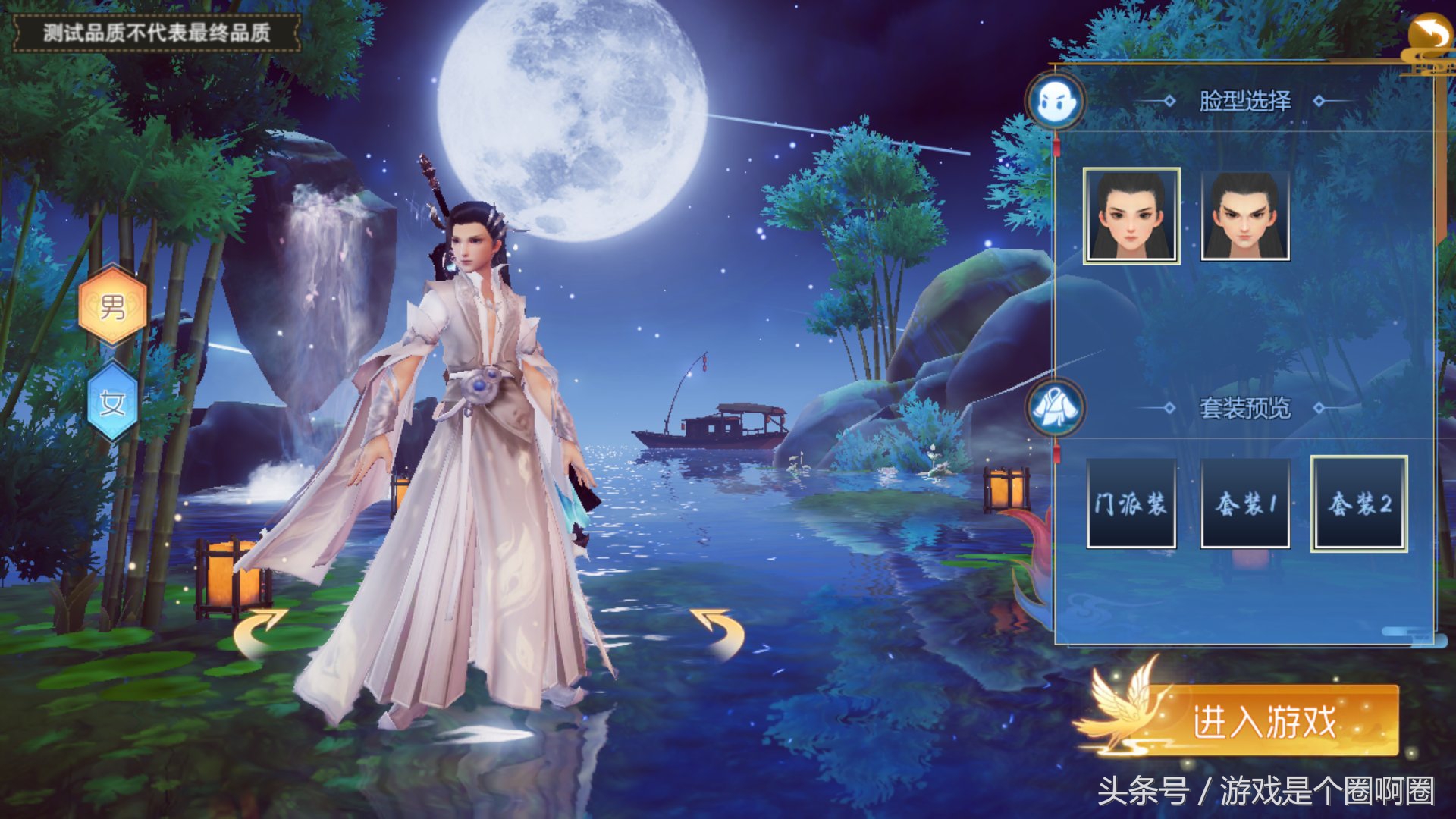Preview the 门派装 sect outfit
The width and height of the screenshot is (1456, 819).
[x=1131, y=504]
